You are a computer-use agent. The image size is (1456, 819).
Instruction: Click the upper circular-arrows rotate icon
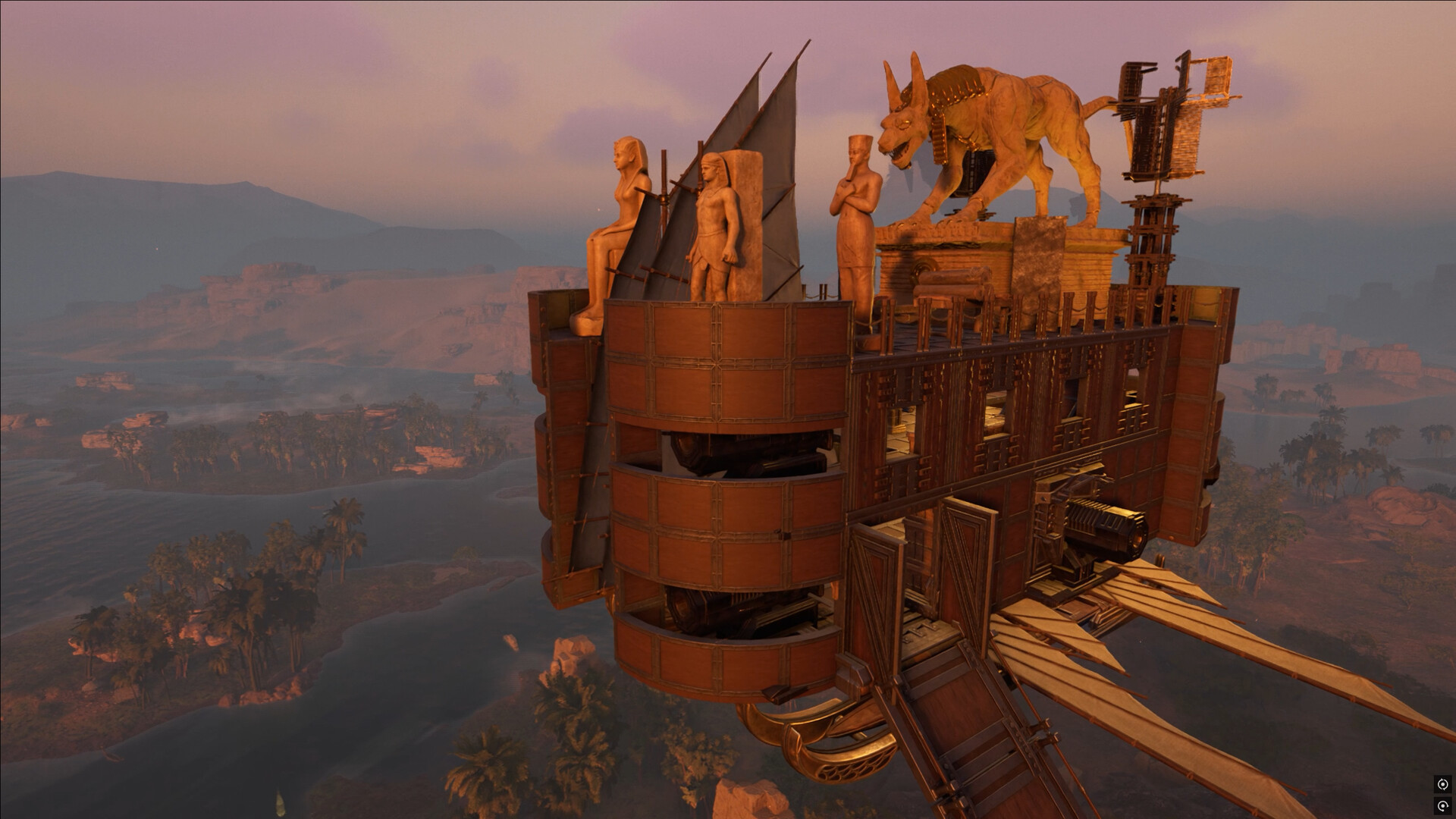tap(1442, 784)
